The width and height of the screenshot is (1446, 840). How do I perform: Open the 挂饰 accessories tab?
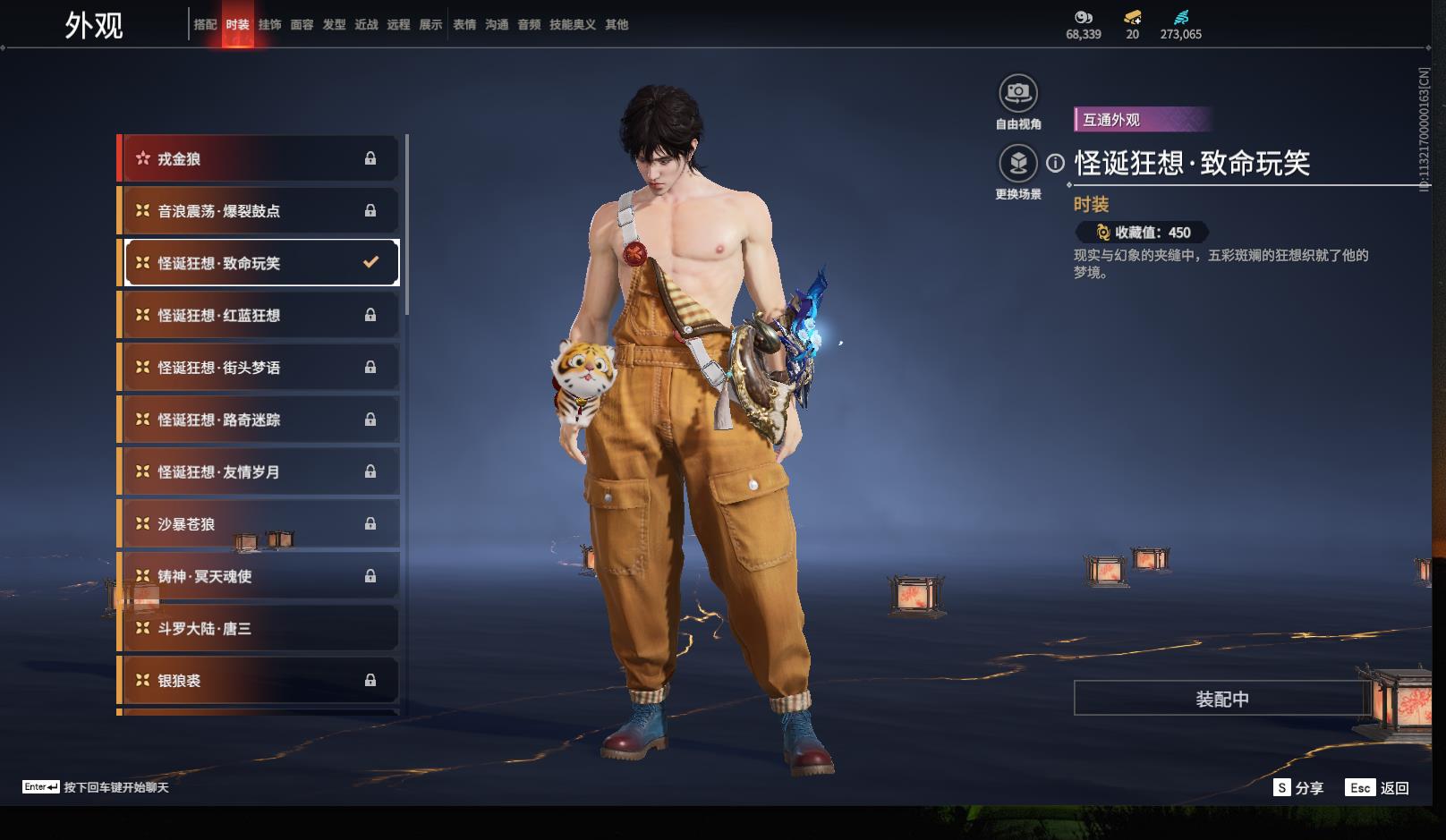coord(269,25)
